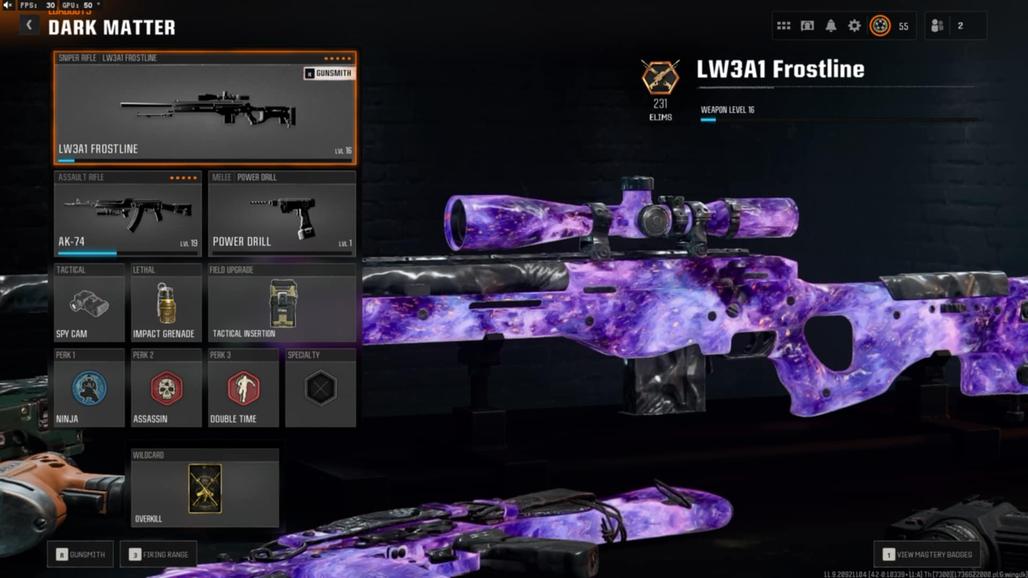Open the Spy Cam tactical slot
Viewport: 1028px width, 578px height.
click(x=89, y=304)
